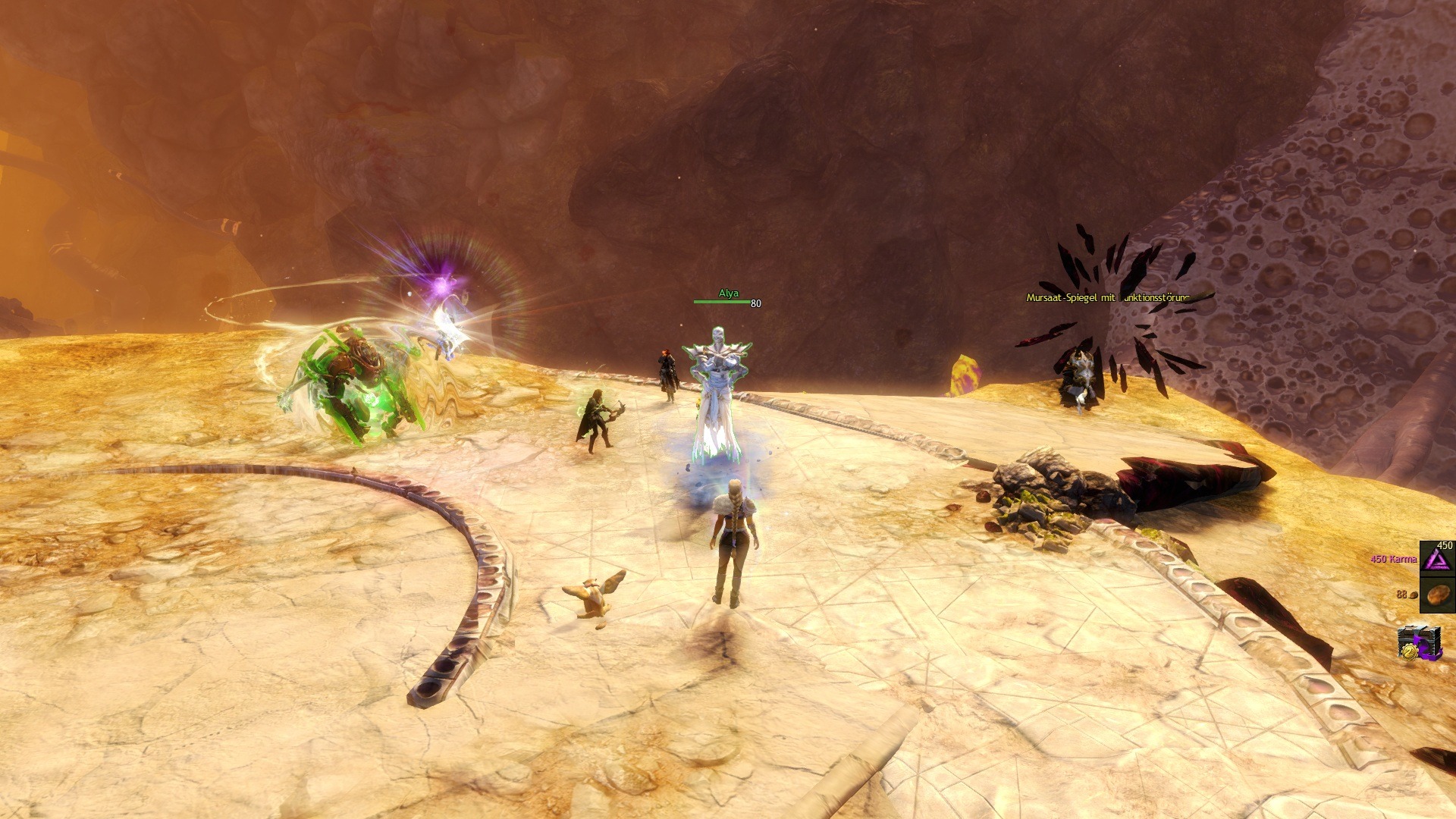Click the purple Karma reward icon
Viewport: 1456px width, 819px height.
[1436, 559]
